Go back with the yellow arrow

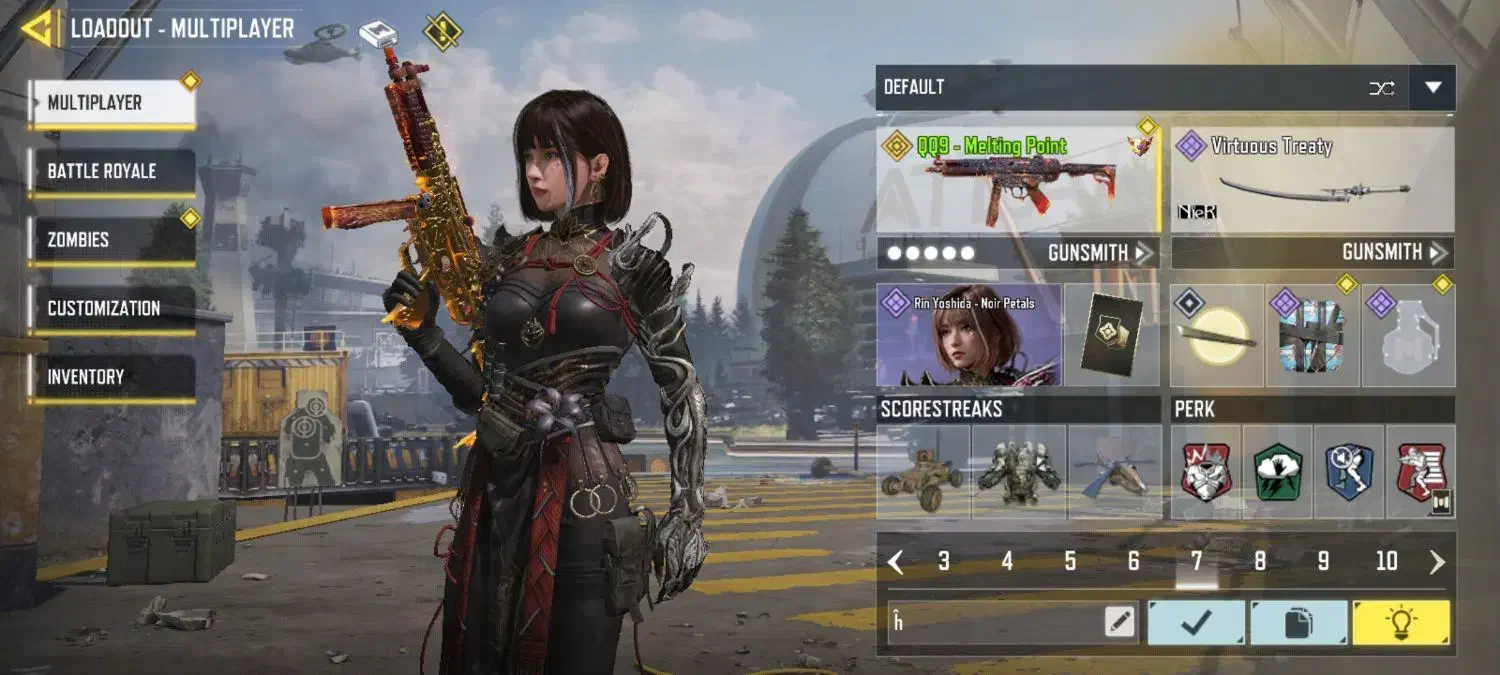[37, 28]
